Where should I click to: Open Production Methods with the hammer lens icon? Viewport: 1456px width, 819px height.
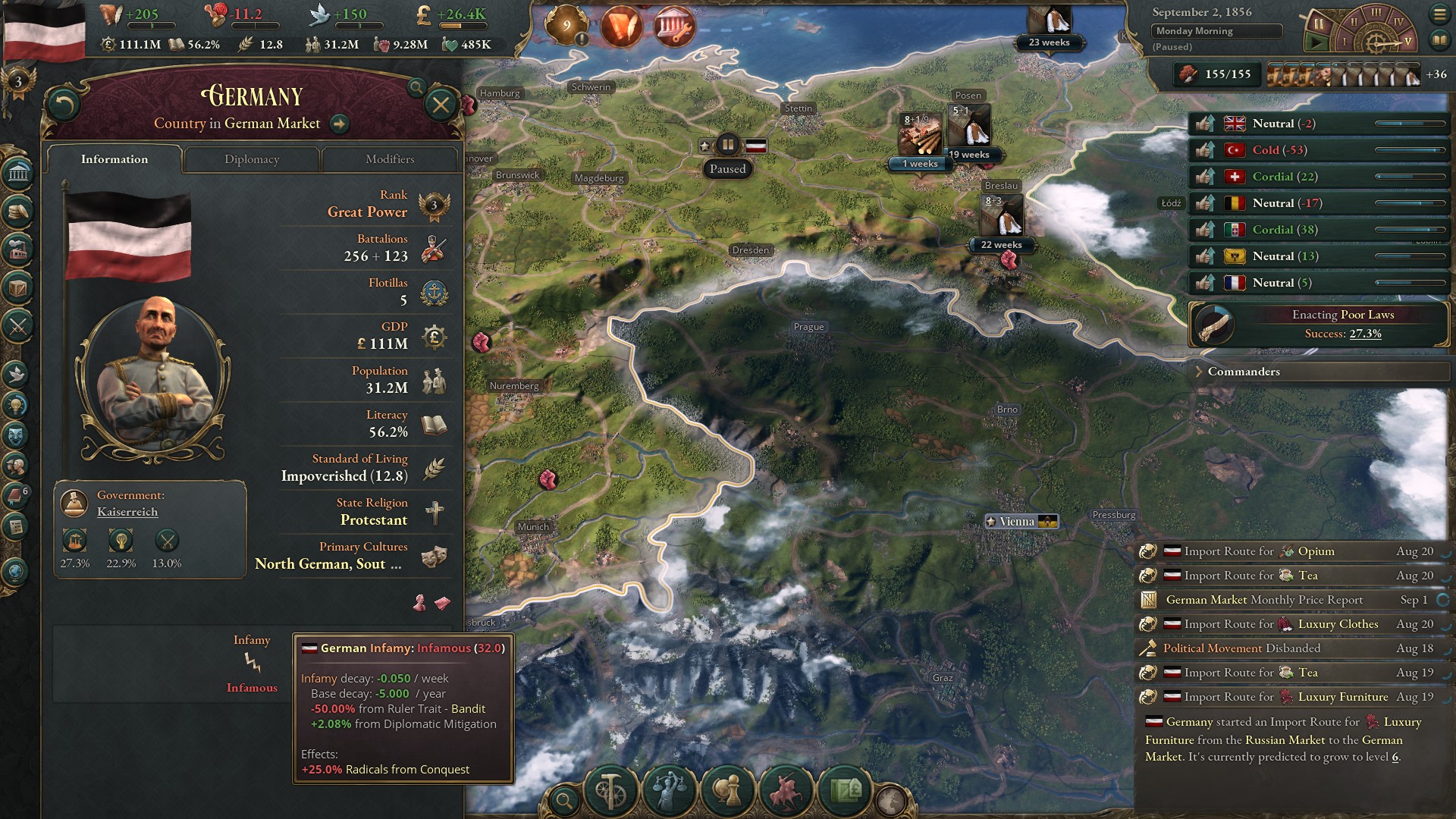[x=610, y=790]
